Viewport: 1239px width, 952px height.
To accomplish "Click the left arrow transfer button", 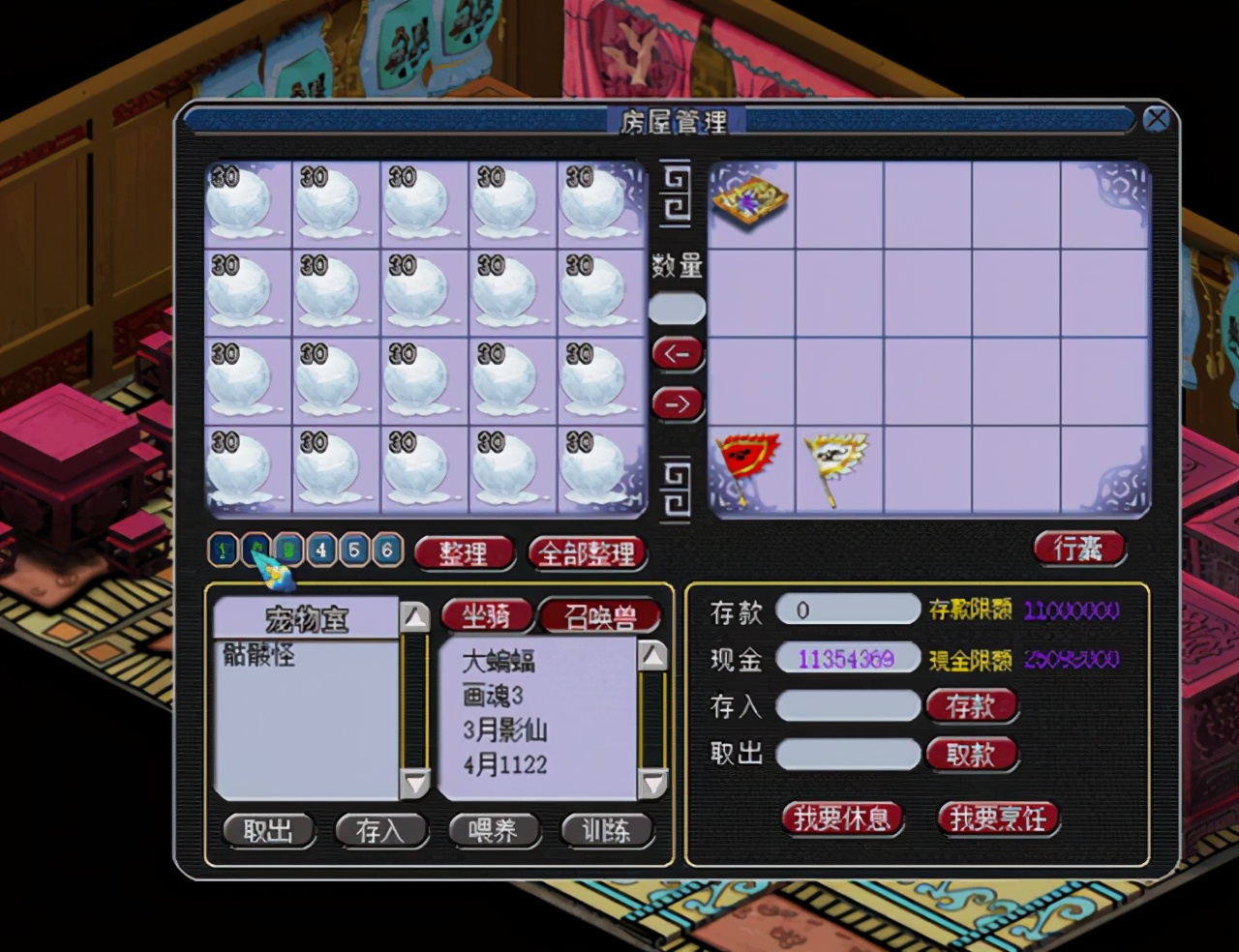I will pos(677,354).
